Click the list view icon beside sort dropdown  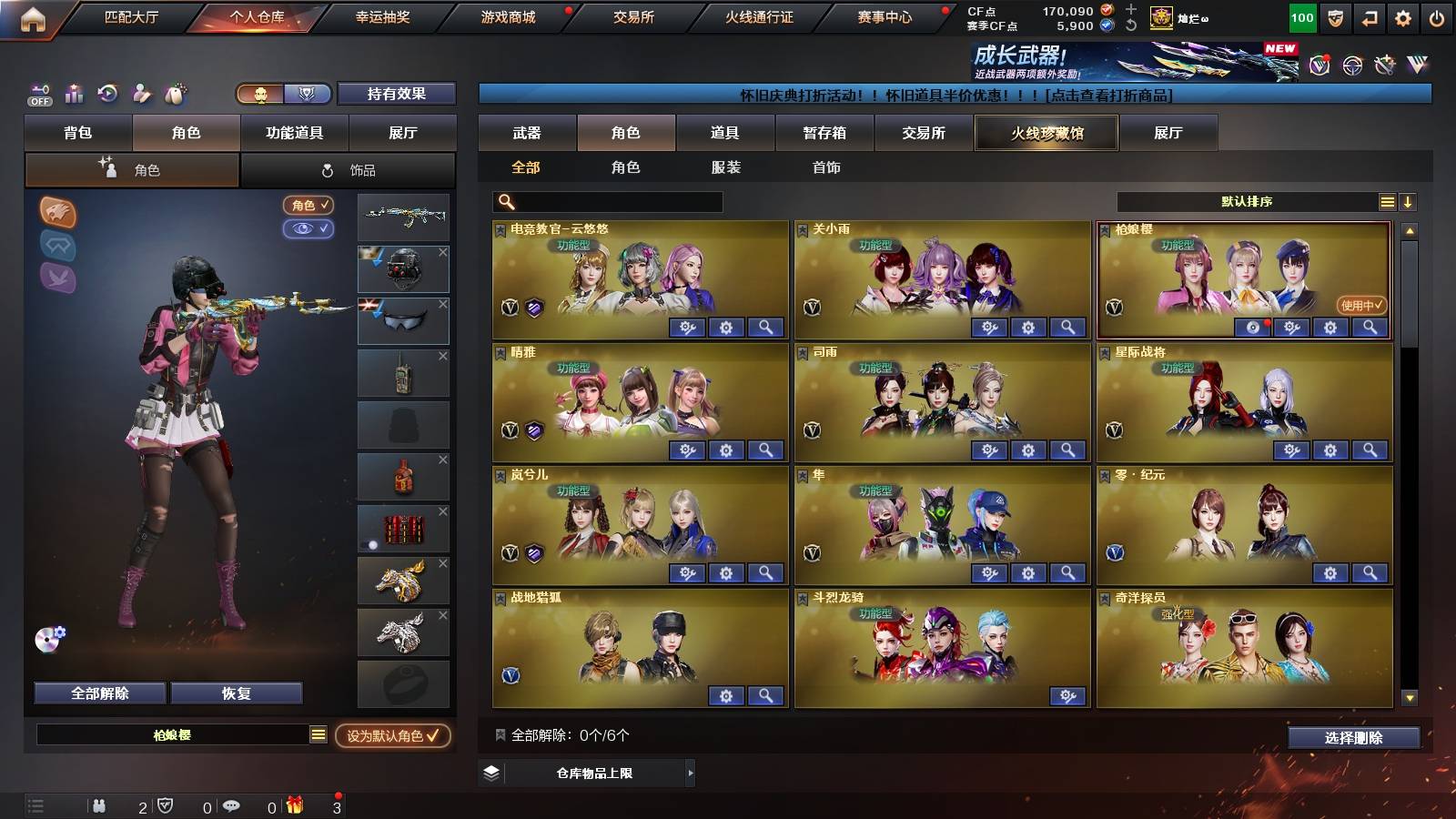point(1387,201)
